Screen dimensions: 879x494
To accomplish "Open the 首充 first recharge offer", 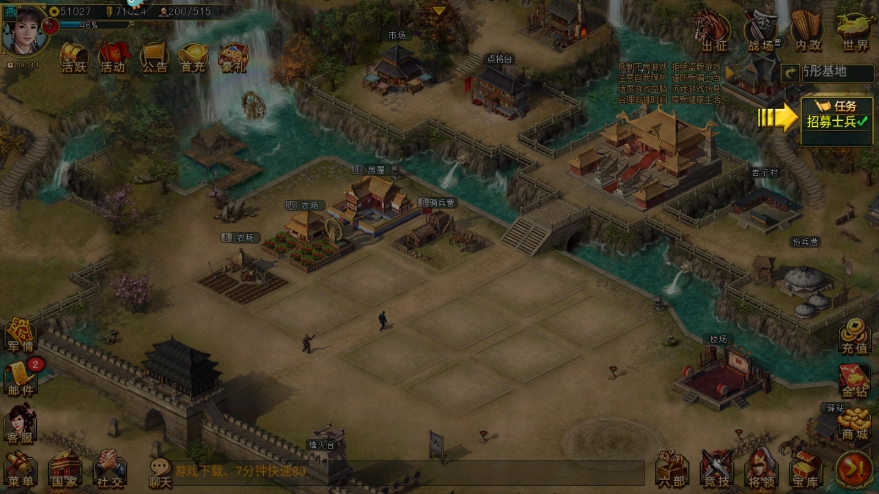I will tap(193, 57).
